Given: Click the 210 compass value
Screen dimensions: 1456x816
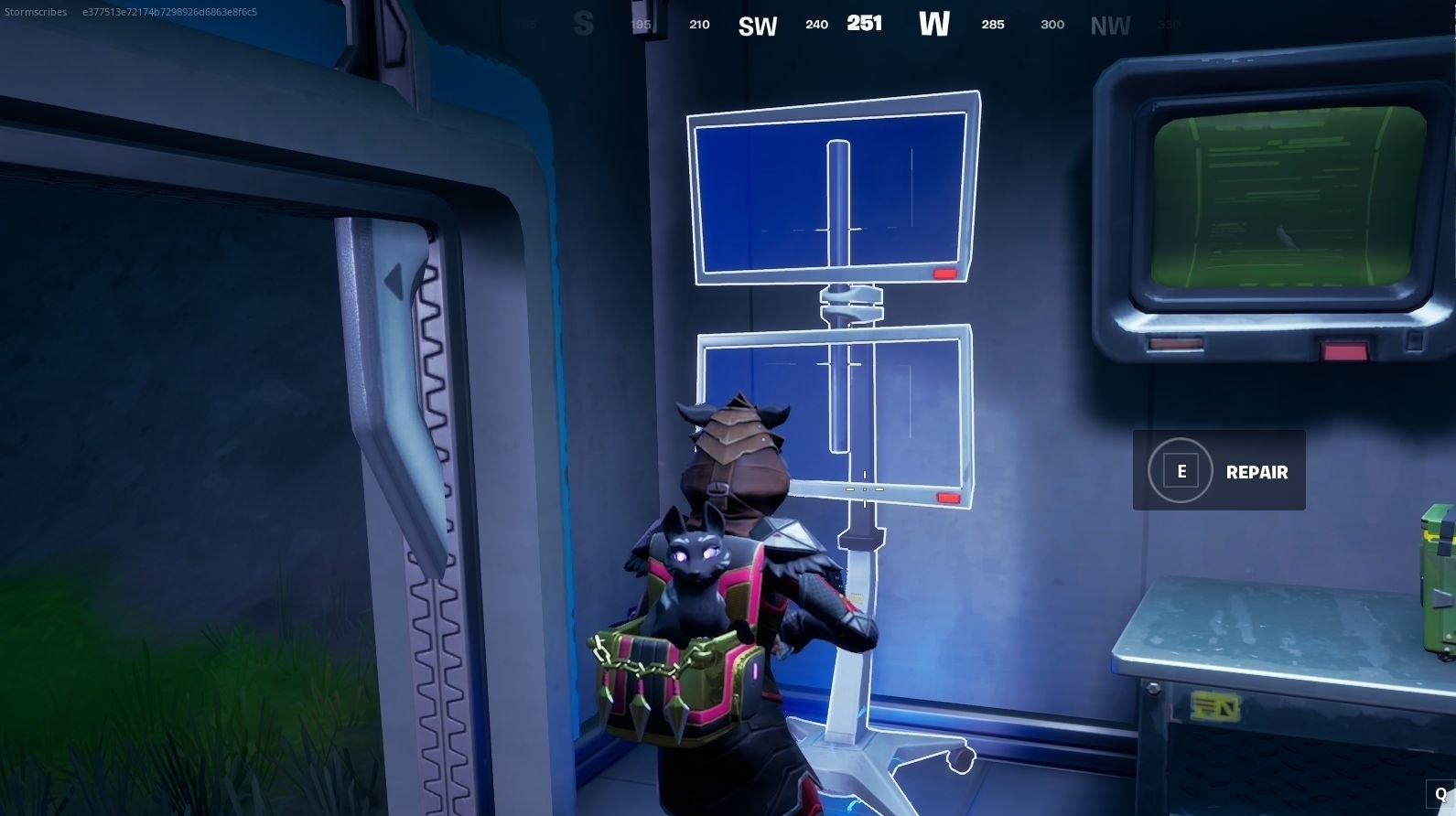Looking at the screenshot, I should 699,25.
